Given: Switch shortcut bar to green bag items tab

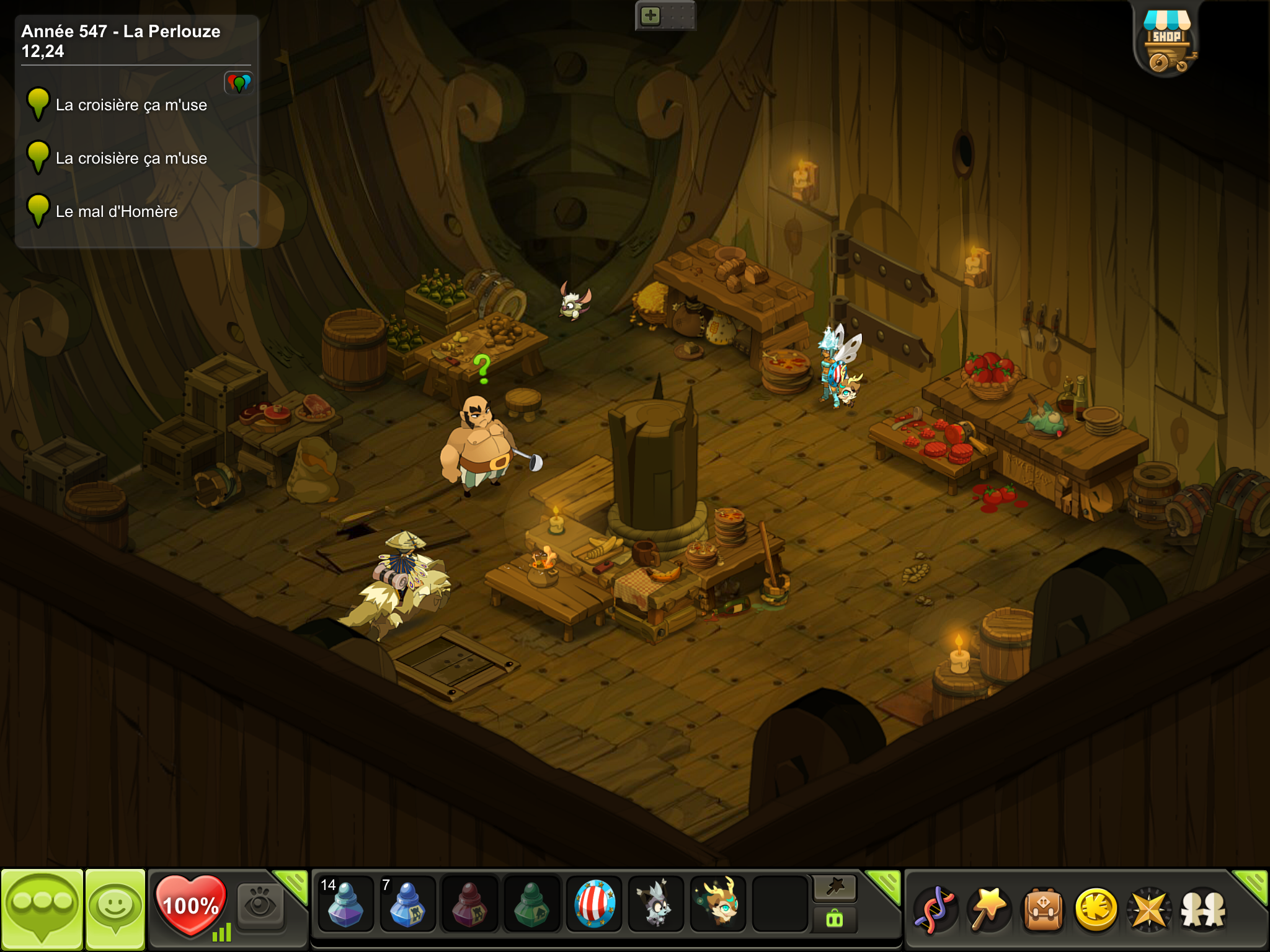Looking at the screenshot, I should [x=835, y=919].
